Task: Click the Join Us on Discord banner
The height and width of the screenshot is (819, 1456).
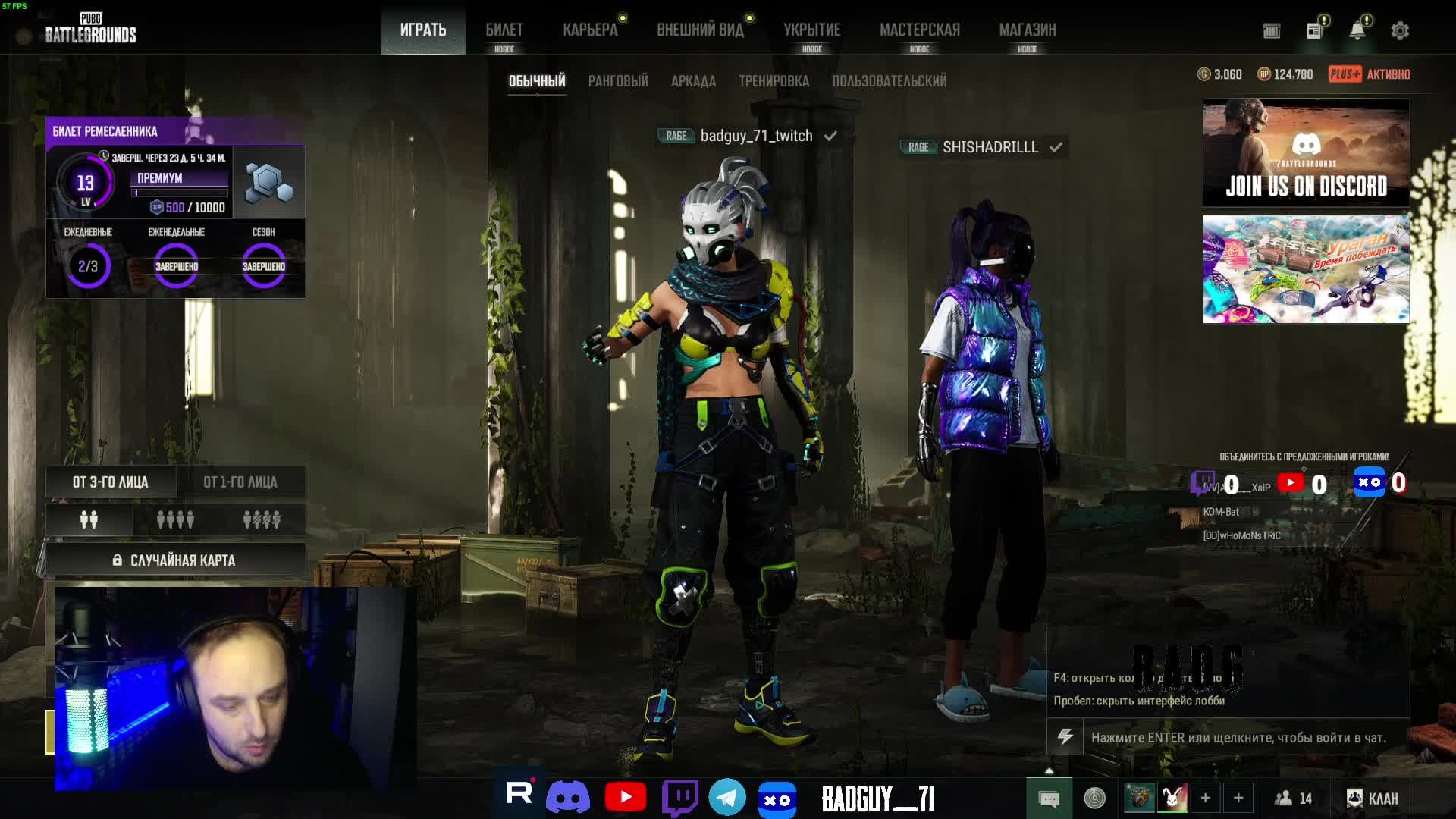Action: click(1306, 152)
